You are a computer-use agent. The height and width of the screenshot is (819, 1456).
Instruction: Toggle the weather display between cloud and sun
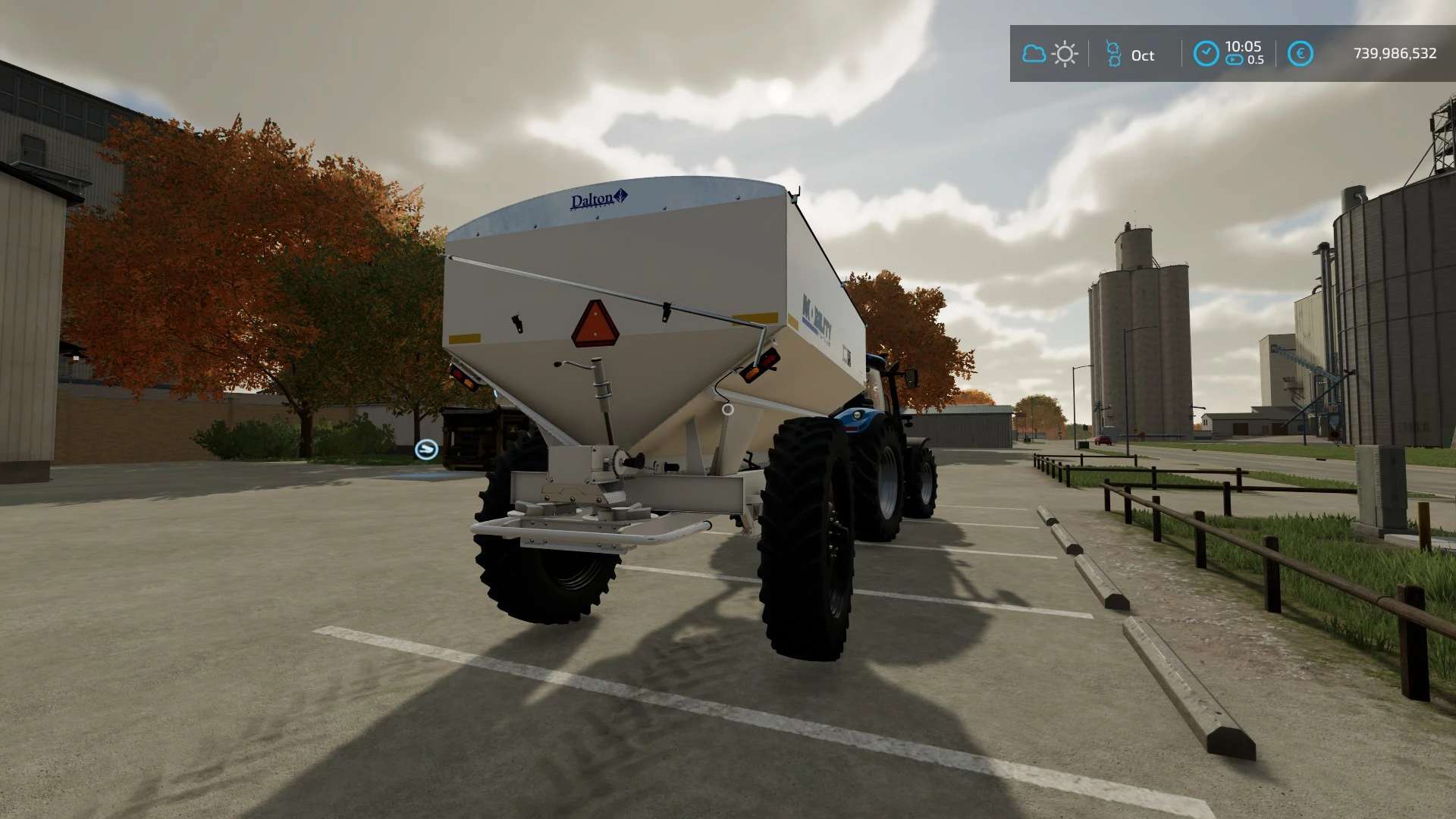pyautogui.click(x=1050, y=53)
